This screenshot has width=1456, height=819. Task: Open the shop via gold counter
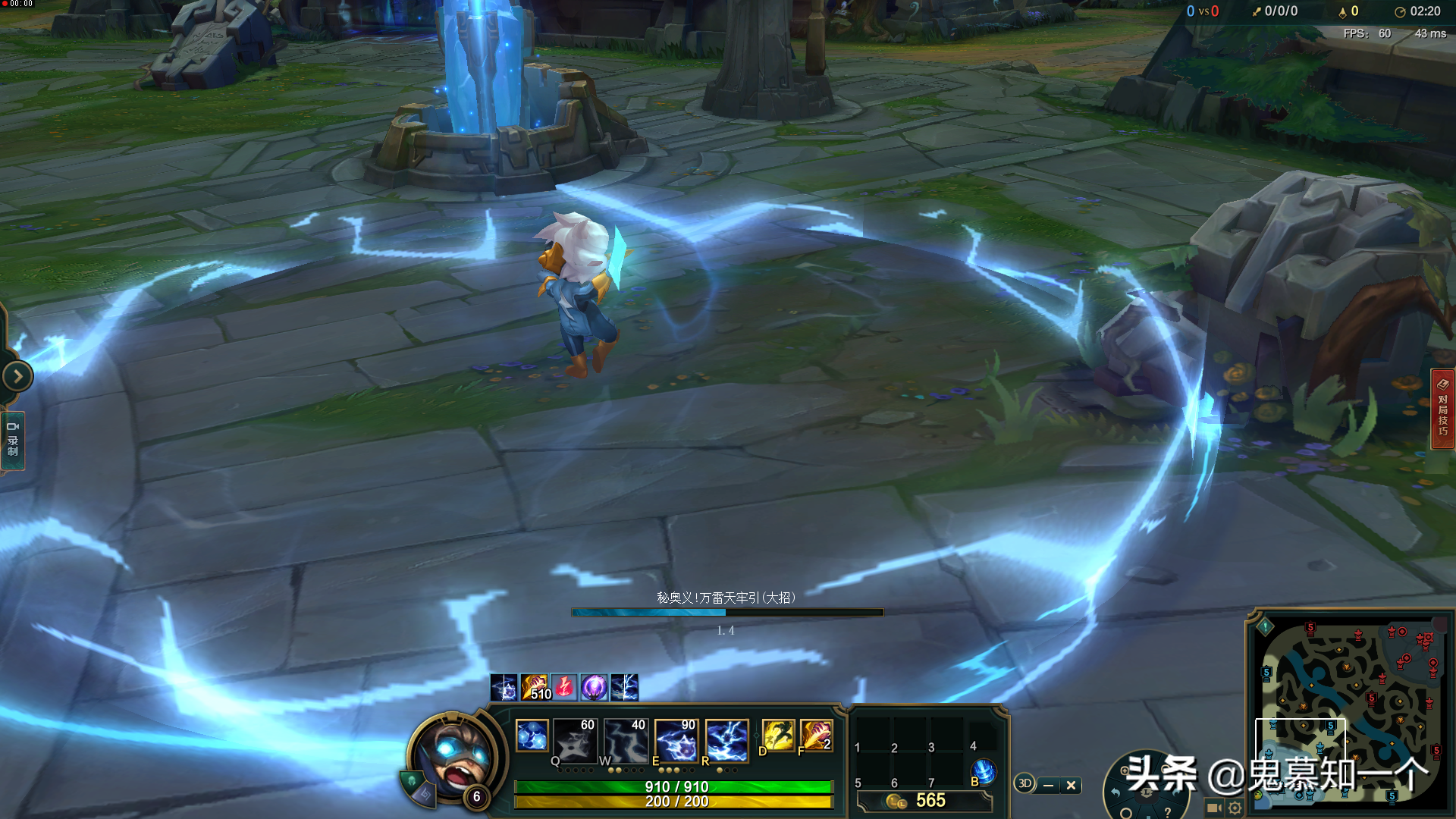coord(924,801)
